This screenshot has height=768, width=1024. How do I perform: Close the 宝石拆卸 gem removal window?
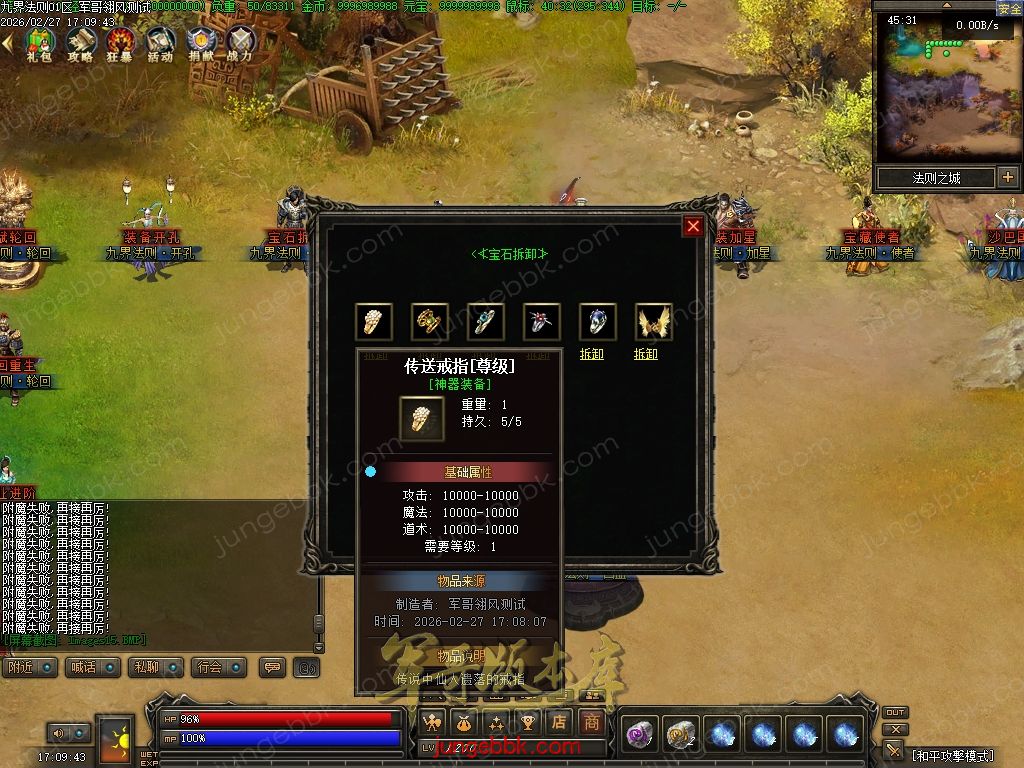click(x=693, y=227)
